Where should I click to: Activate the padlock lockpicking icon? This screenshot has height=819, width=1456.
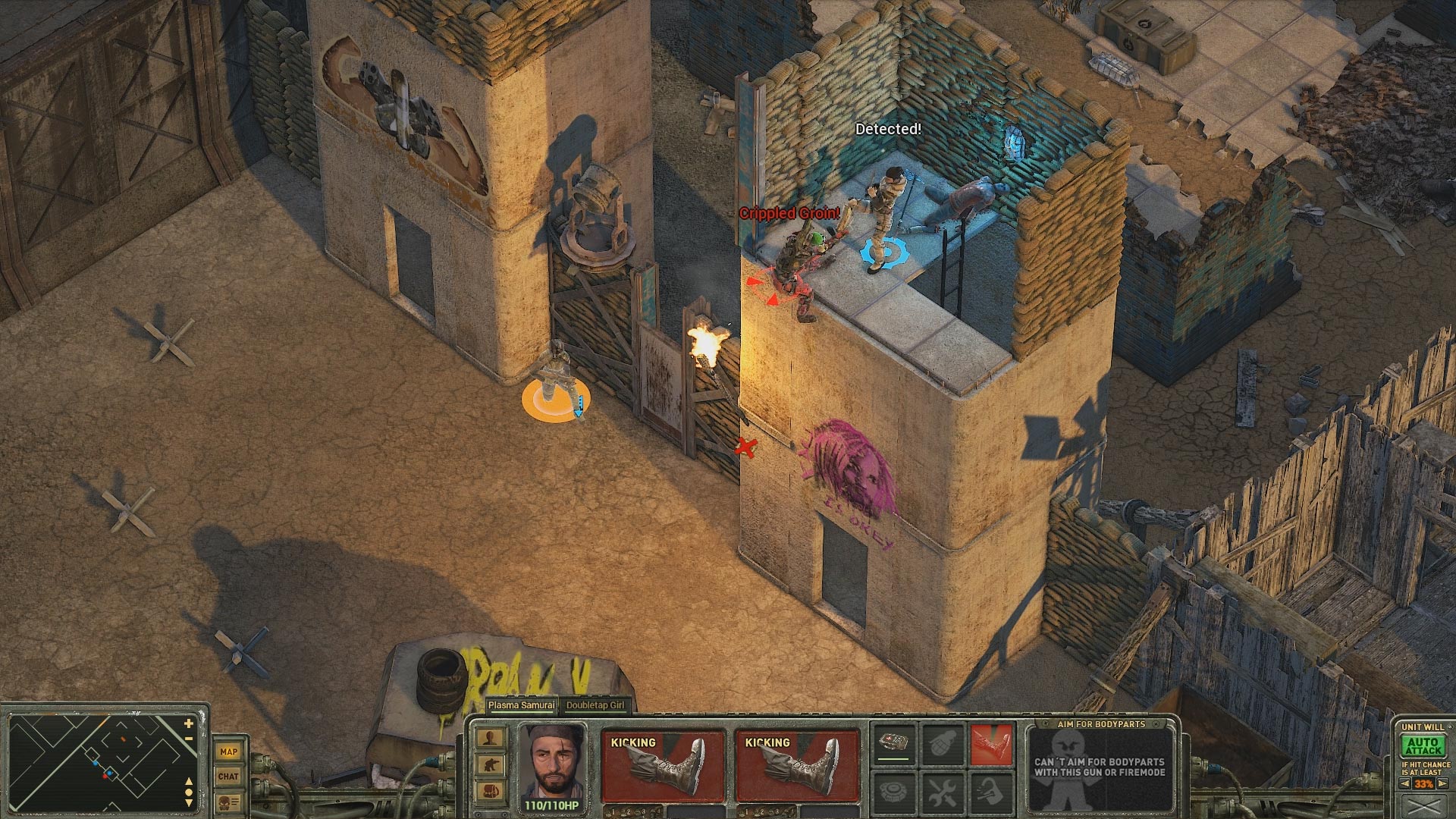(991, 792)
